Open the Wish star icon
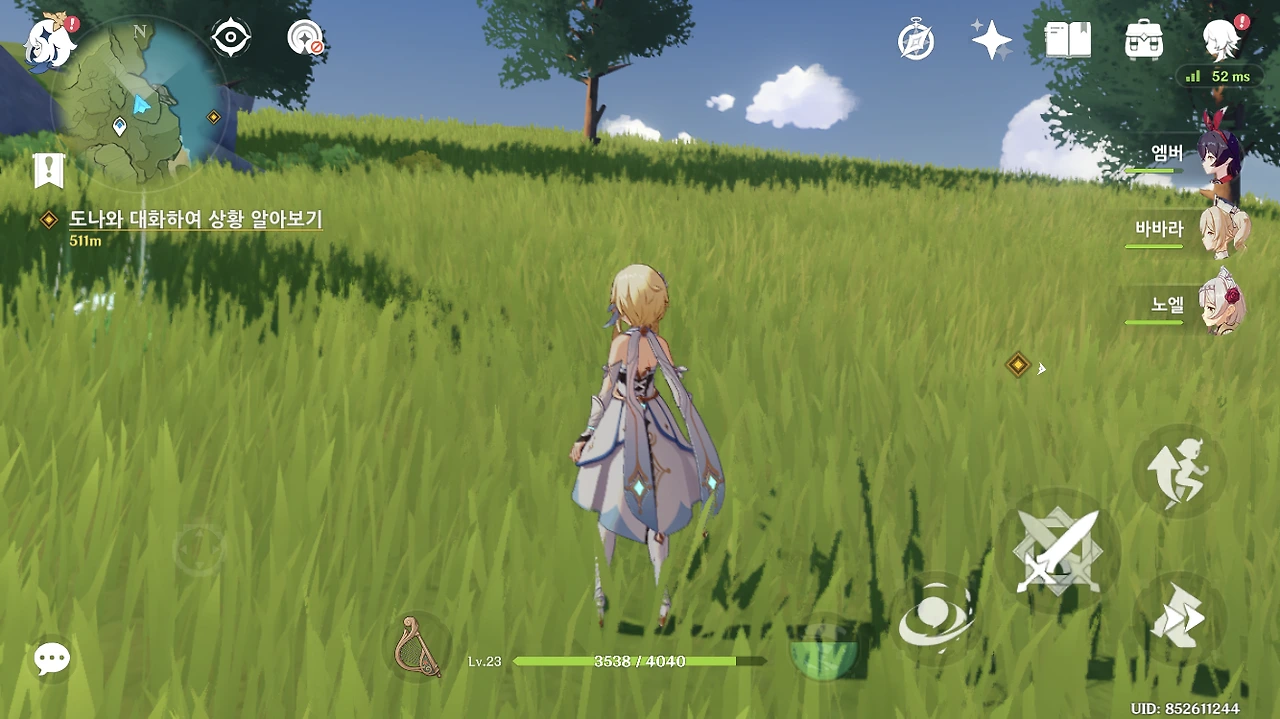Screen dimensions: 1280x719 point(992,40)
